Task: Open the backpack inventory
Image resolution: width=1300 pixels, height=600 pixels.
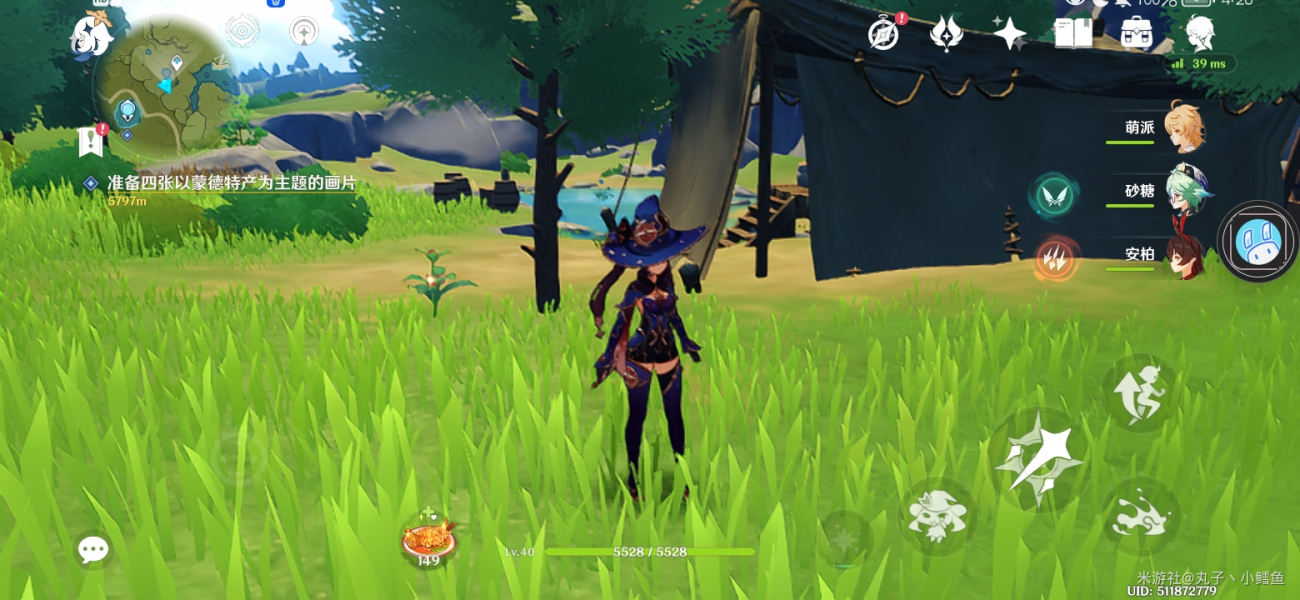Action: tap(1136, 34)
